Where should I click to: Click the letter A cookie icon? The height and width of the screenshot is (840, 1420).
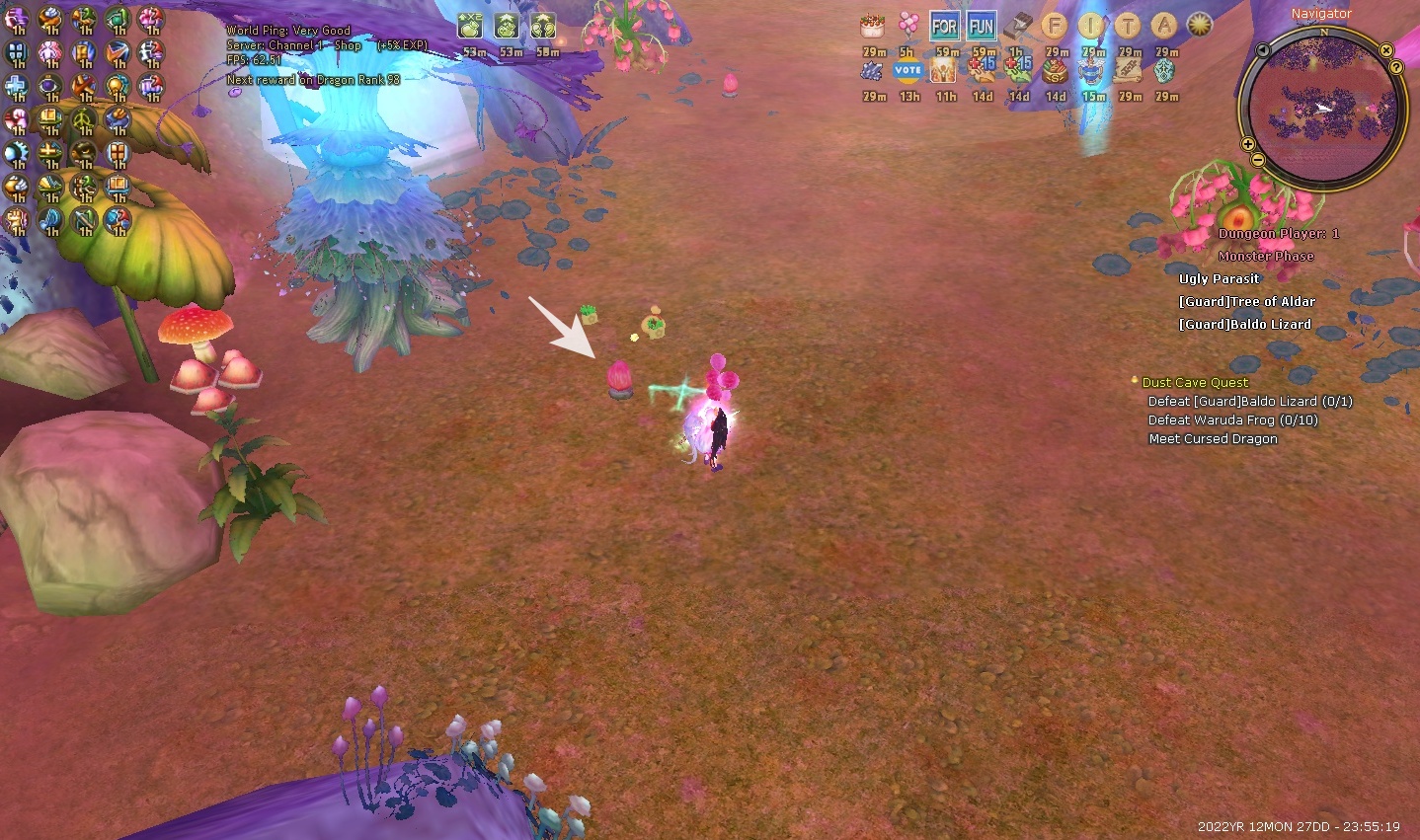[1164, 27]
